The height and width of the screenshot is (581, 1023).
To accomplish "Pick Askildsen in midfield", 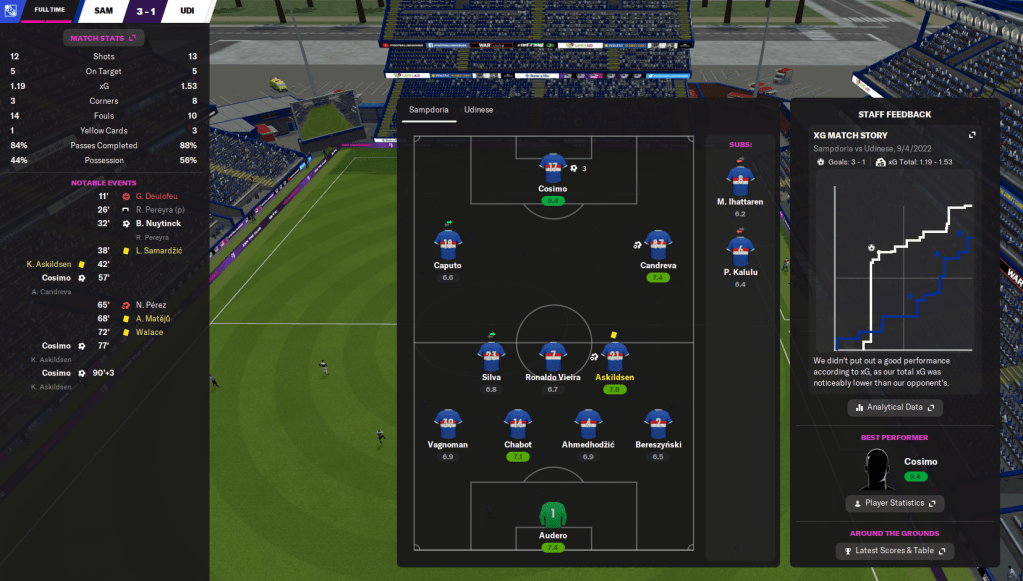I will coord(615,355).
